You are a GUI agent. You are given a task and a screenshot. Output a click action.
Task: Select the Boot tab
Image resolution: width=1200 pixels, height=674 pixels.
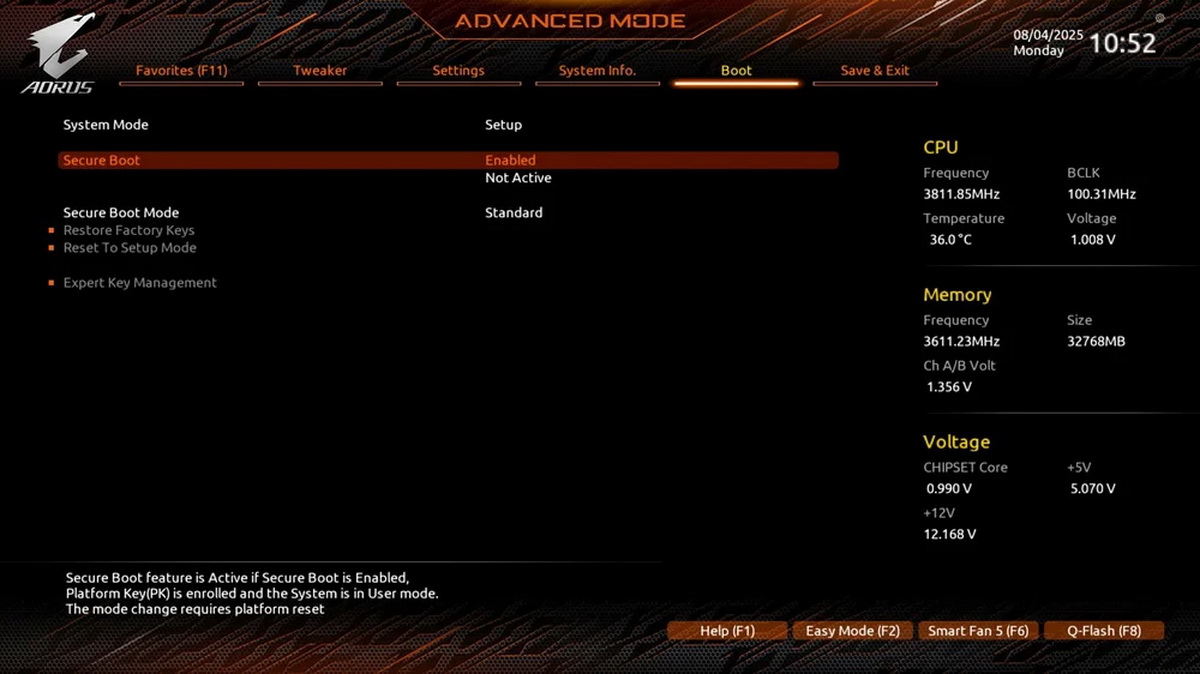pos(736,71)
